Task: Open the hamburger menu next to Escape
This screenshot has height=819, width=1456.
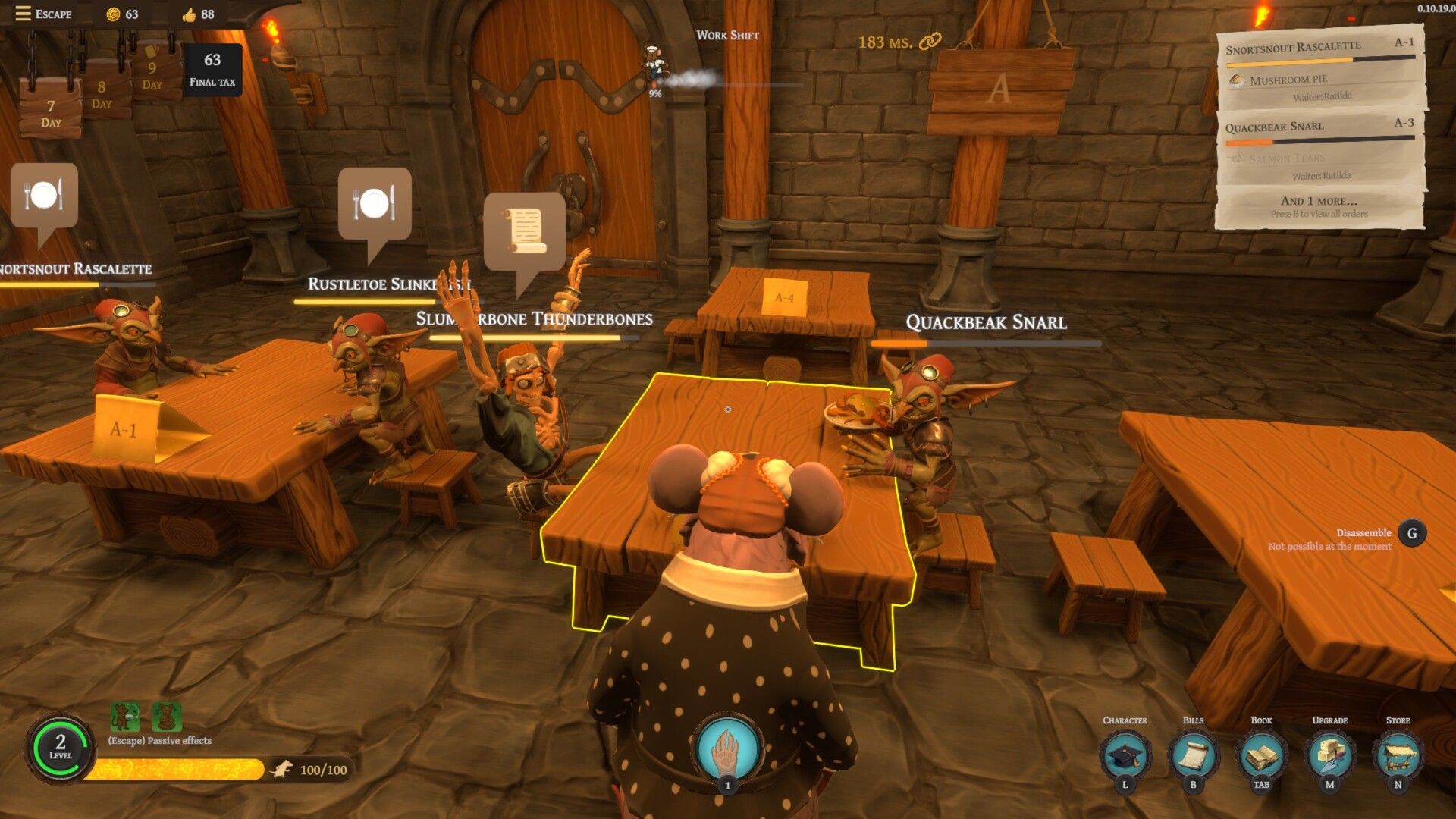Action: [x=23, y=13]
